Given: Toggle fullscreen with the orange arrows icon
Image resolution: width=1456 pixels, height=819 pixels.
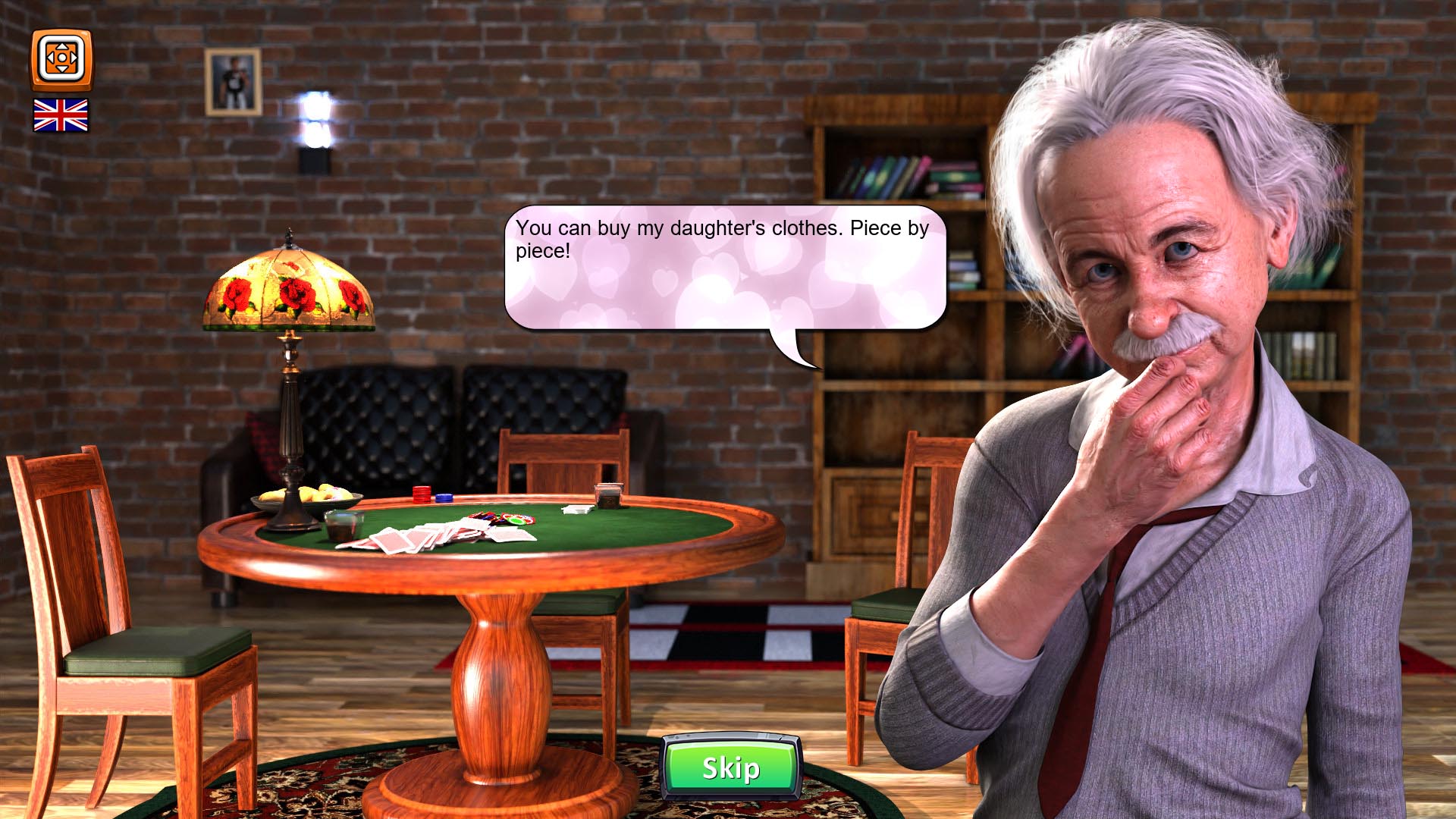Looking at the screenshot, I should (61, 58).
